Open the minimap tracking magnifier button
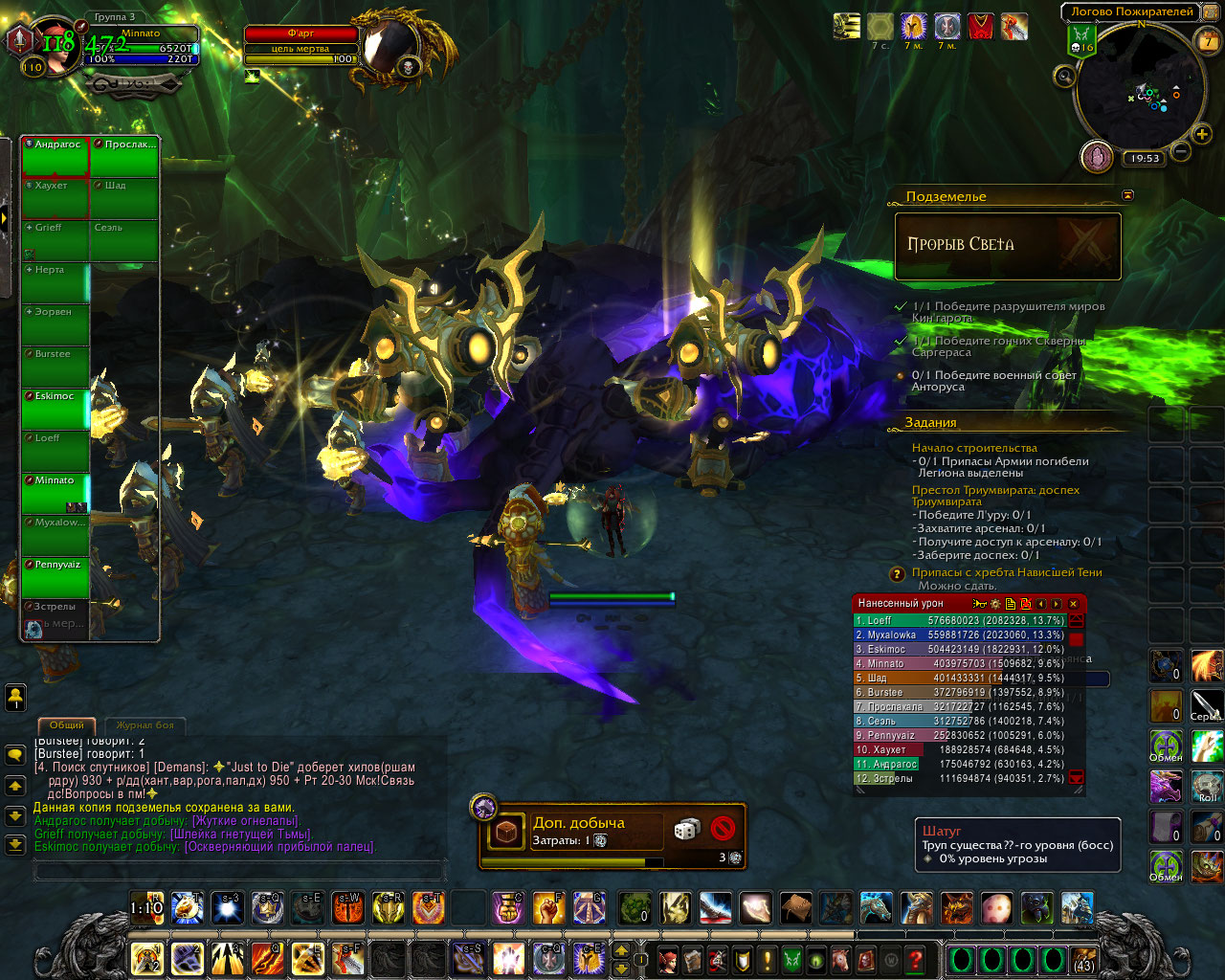The image size is (1225, 980). [x=1064, y=77]
